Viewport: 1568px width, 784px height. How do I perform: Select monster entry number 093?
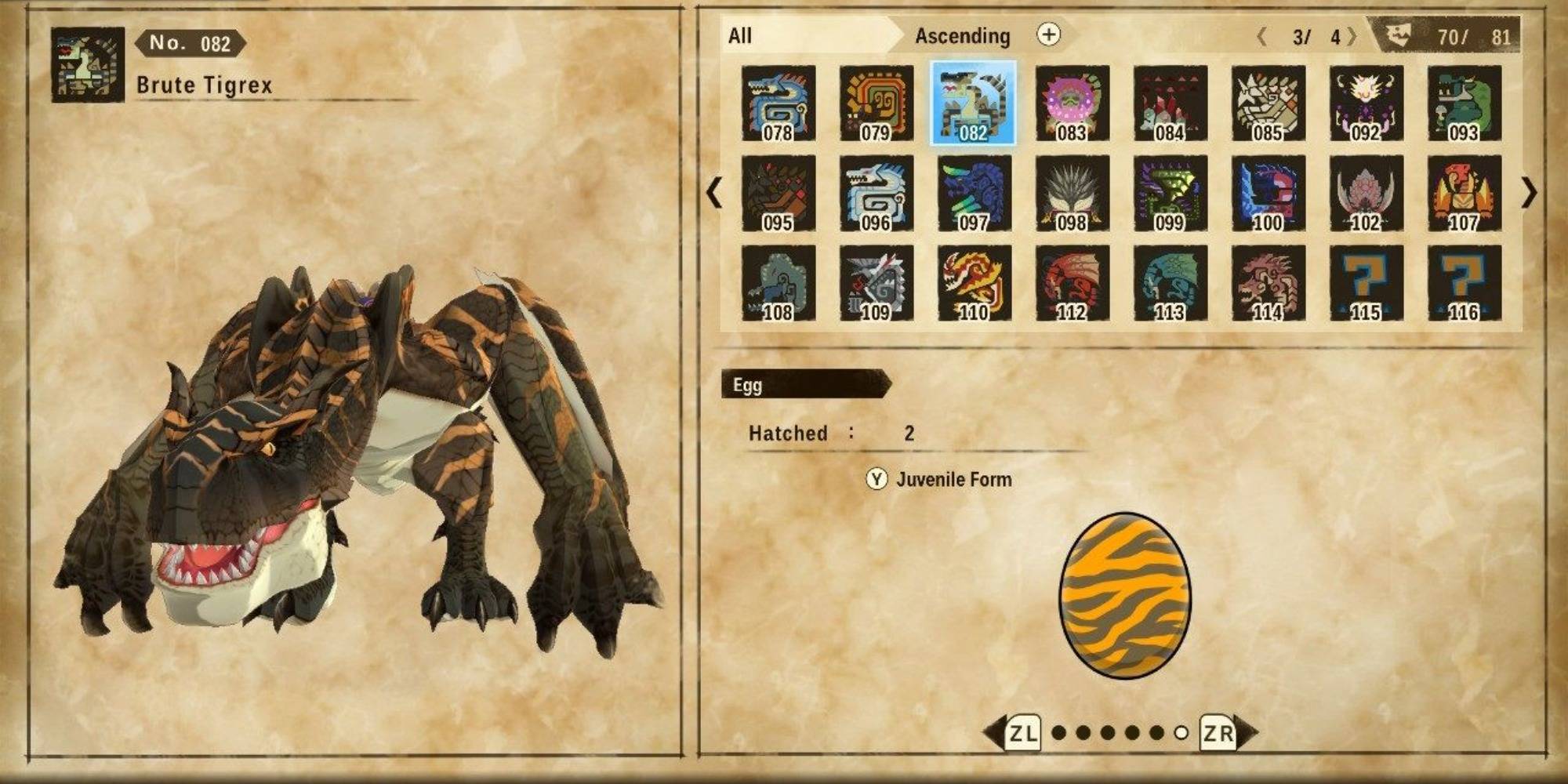click(x=1464, y=103)
